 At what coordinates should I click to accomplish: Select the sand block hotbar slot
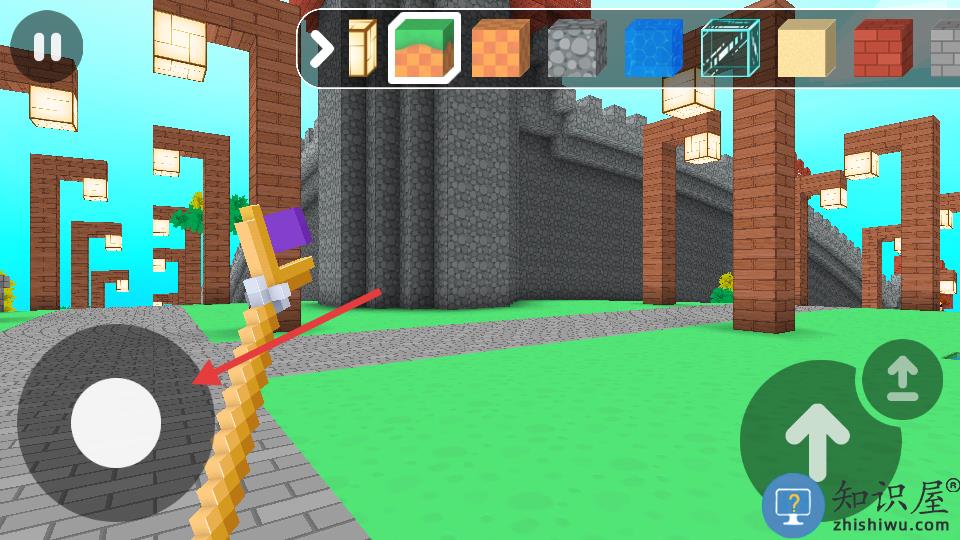click(x=806, y=47)
